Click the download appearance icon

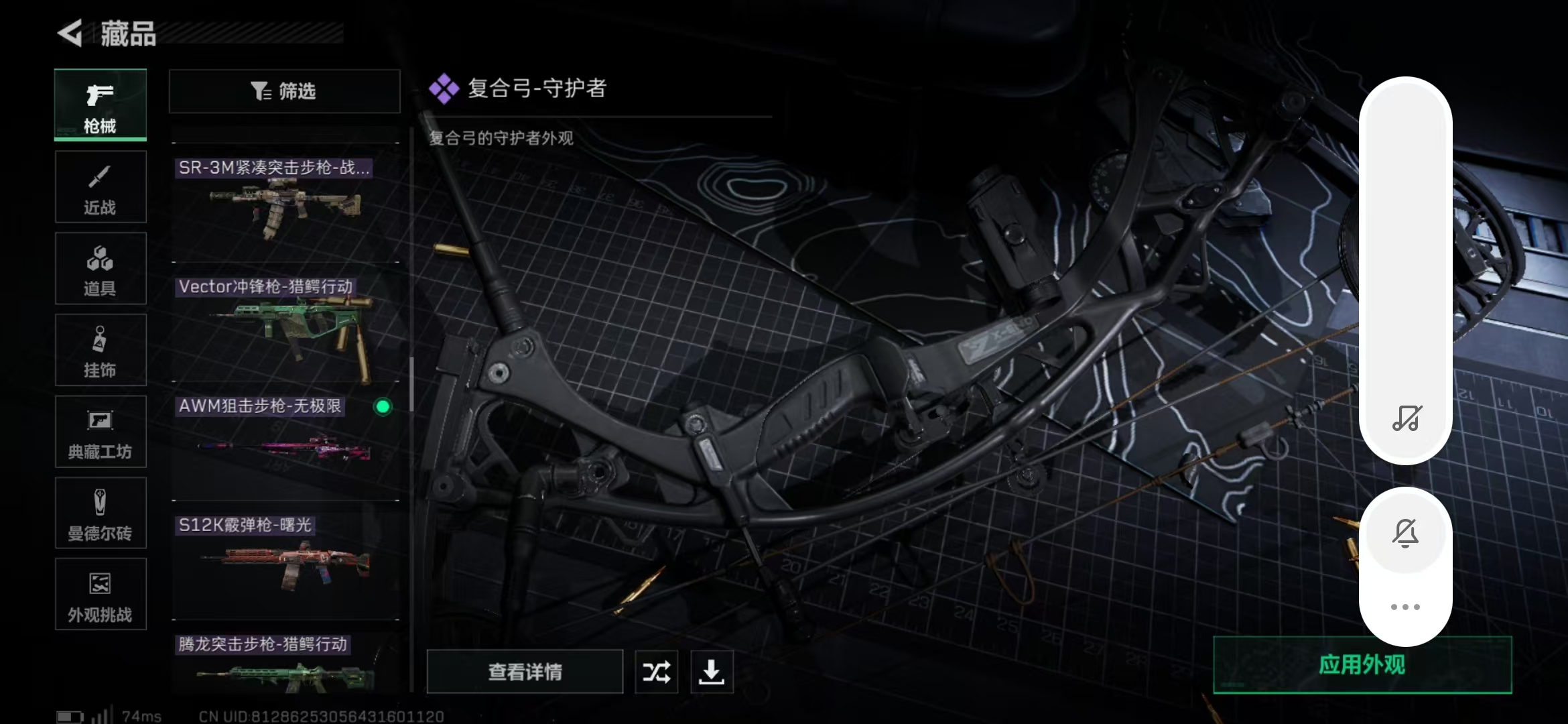[712, 671]
